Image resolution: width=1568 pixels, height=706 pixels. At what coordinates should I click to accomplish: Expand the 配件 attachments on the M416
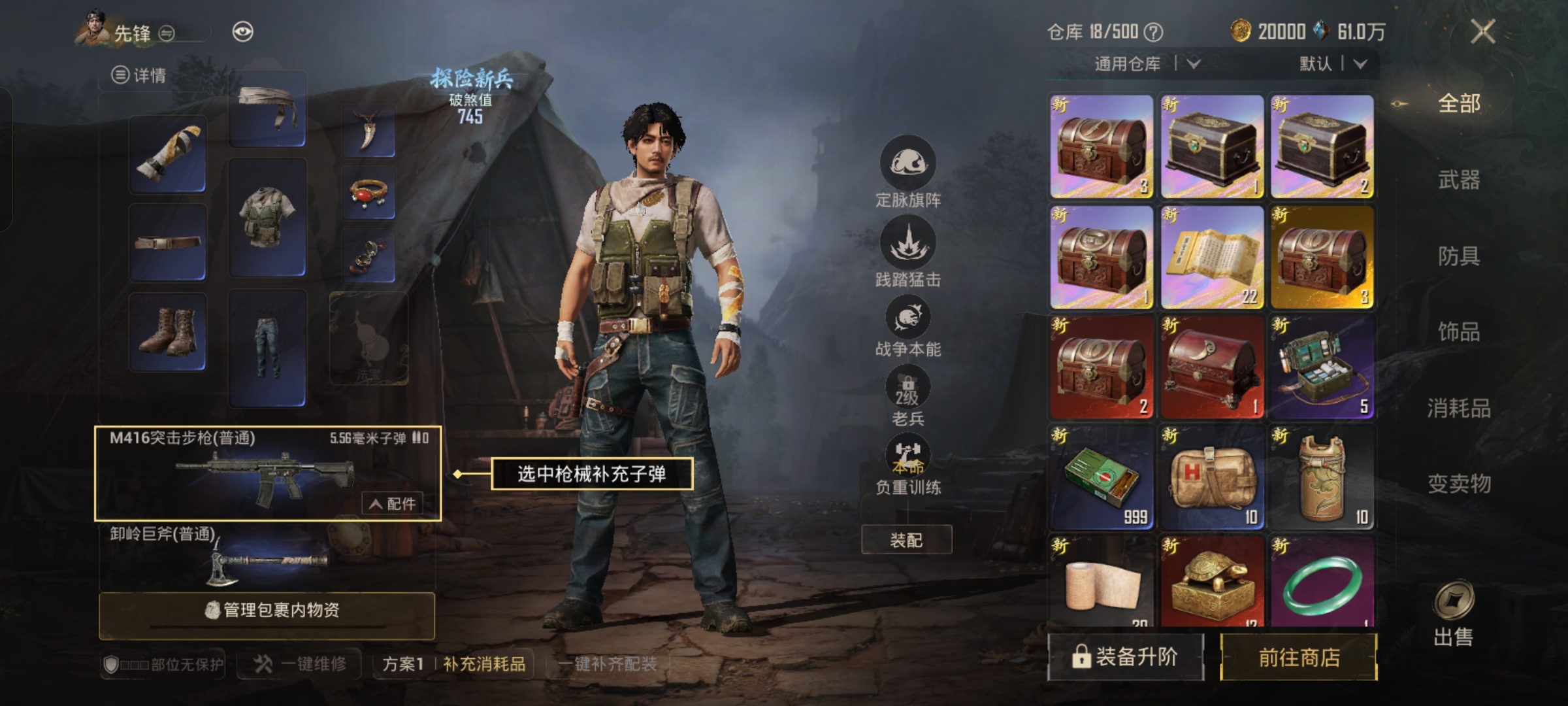click(393, 503)
